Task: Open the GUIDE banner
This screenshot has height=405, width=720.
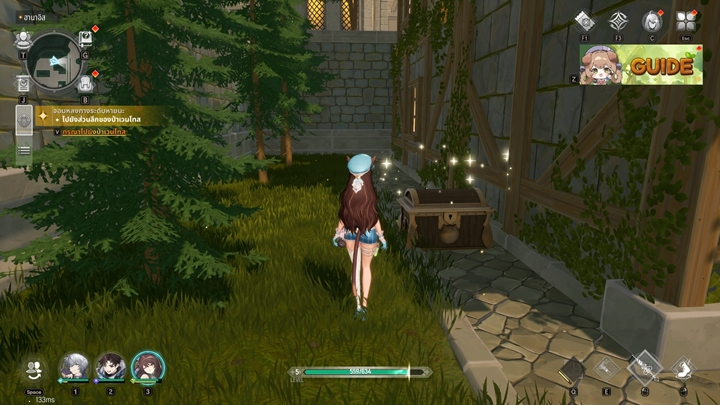Action: point(642,65)
